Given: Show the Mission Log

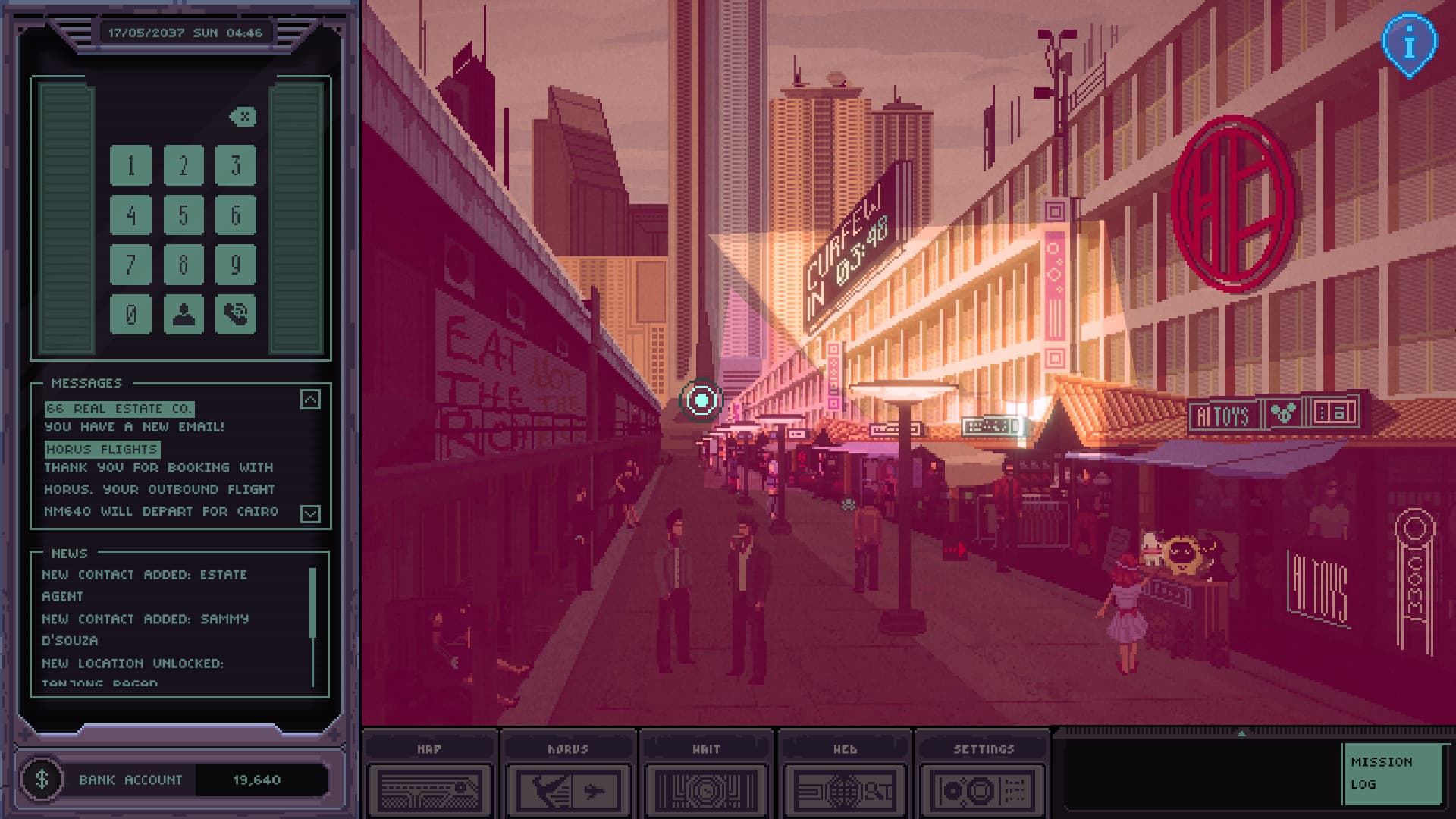Looking at the screenshot, I should [x=1390, y=773].
